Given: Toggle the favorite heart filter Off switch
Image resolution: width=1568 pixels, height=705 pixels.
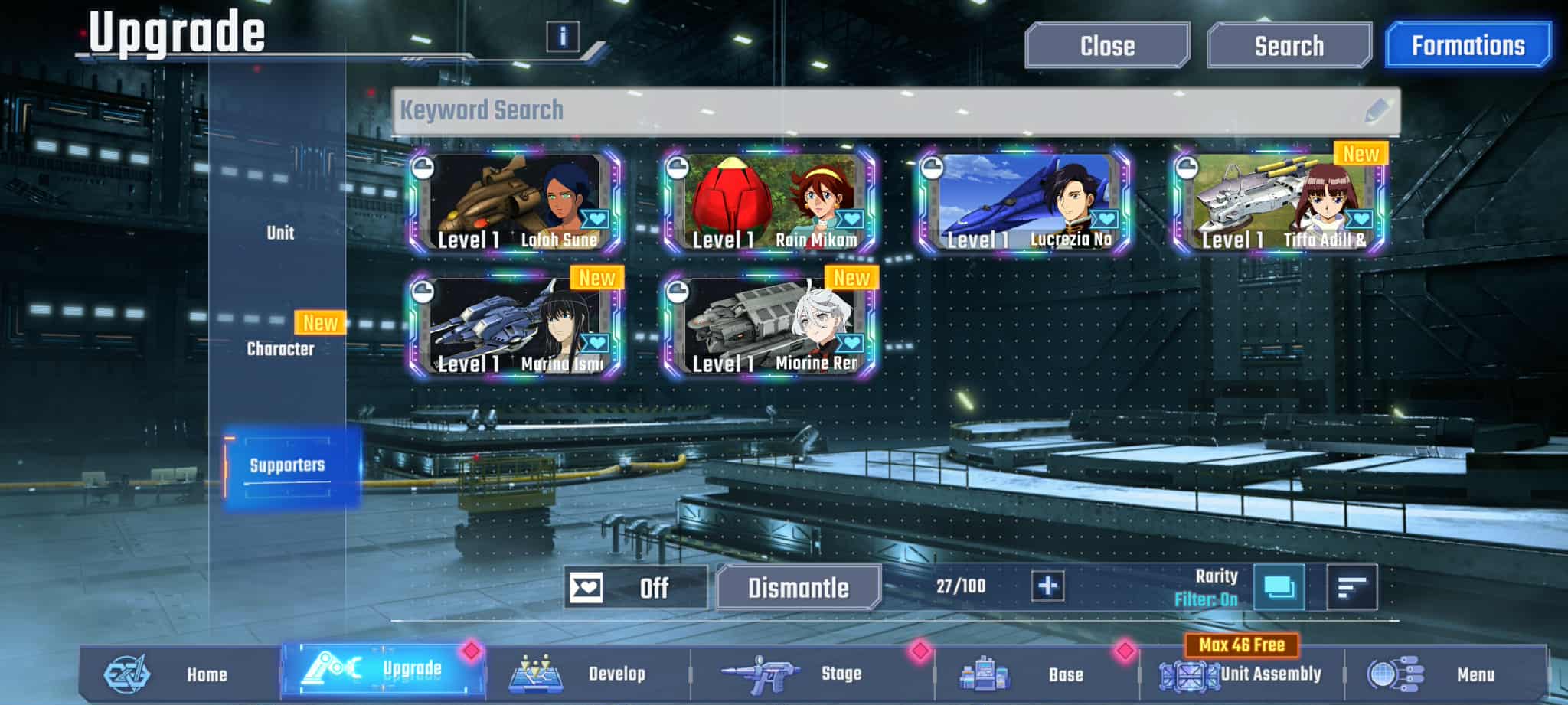Looking at the screenshot, I should pos(635,588).
